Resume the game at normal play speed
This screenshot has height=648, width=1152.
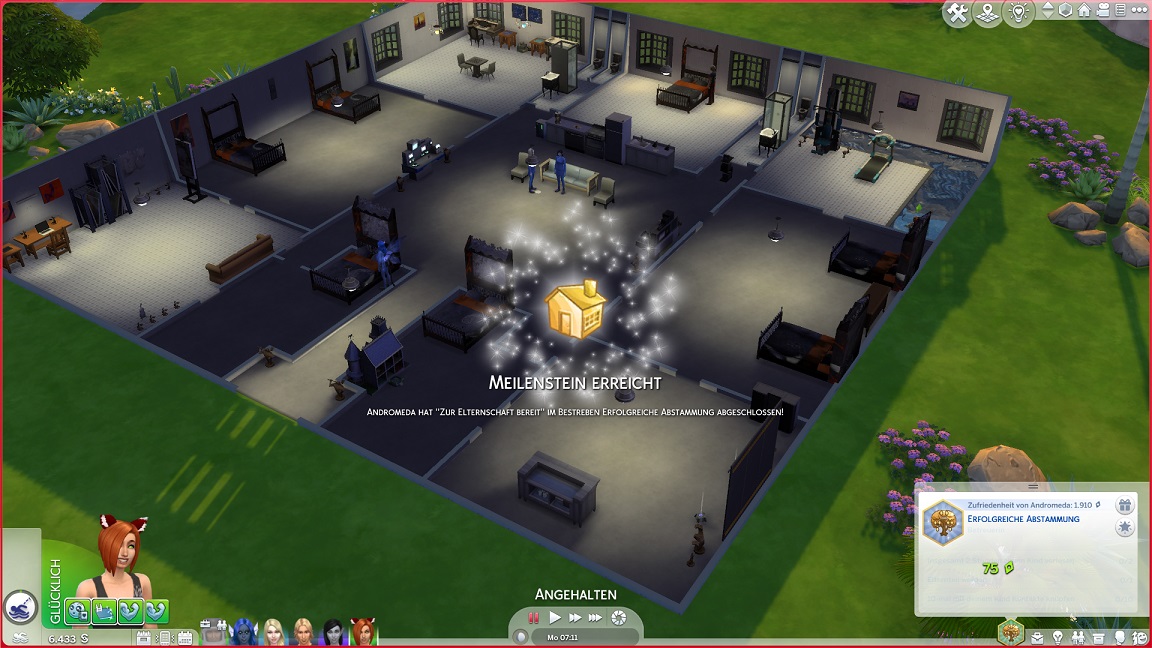[x=555, y=618]
